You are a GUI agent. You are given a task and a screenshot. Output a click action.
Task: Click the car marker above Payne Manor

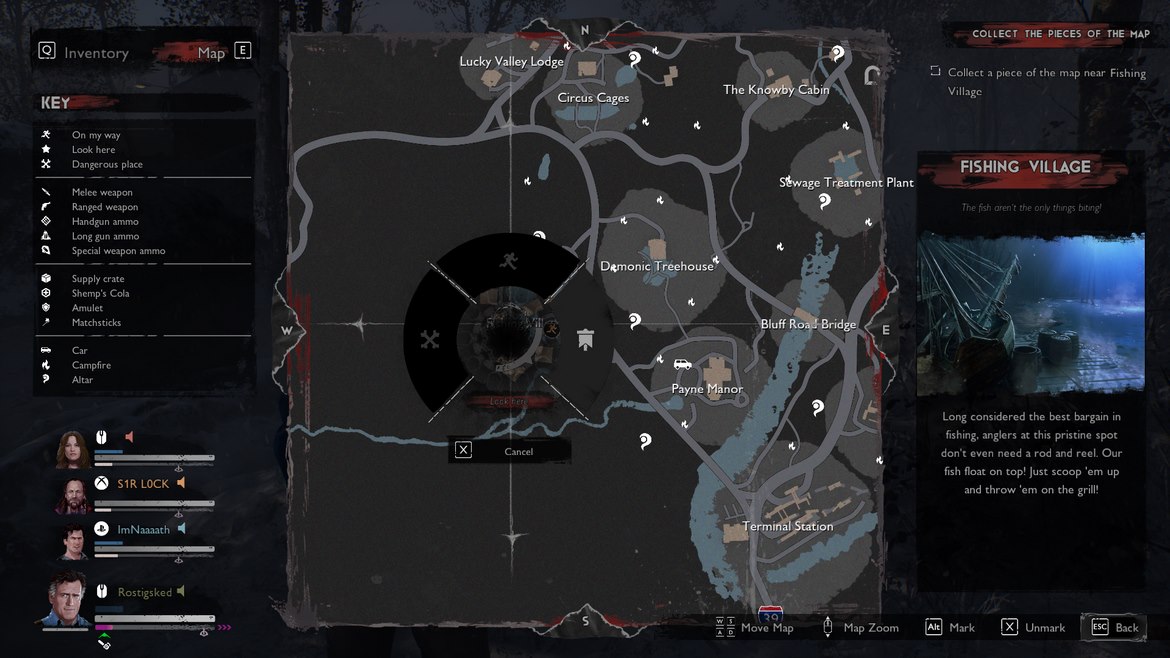tap(683, 365)
